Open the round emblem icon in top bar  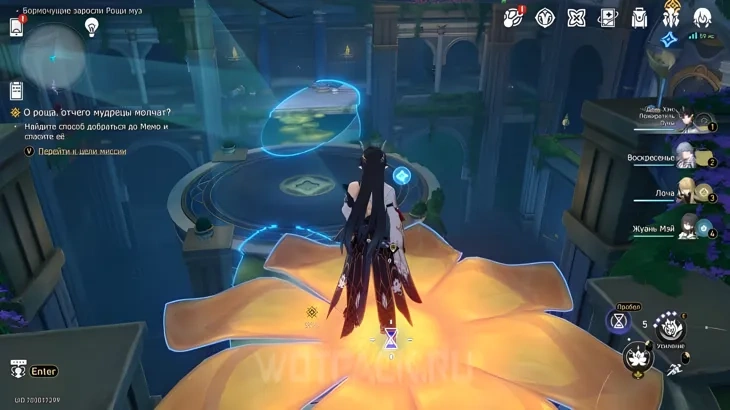(546, 17)
